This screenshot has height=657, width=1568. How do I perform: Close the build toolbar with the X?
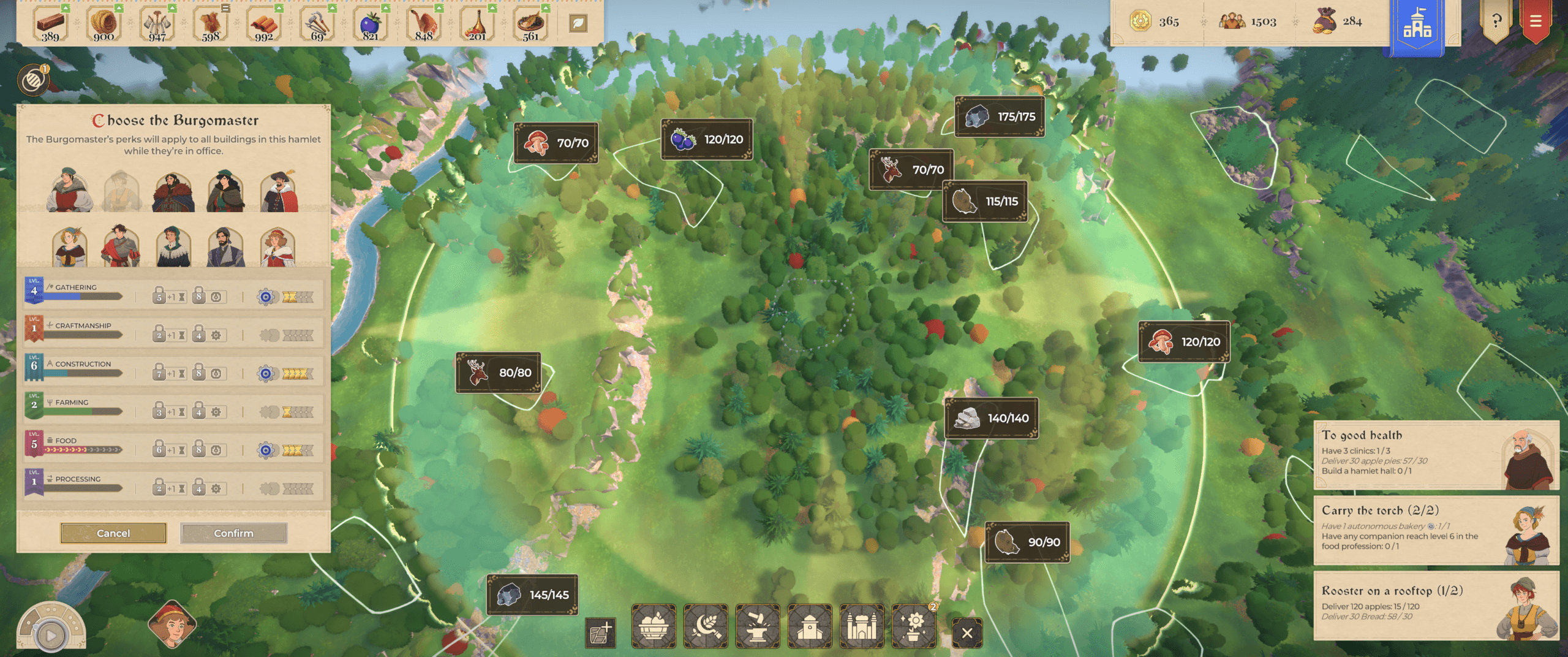pyautogui.click(x=967, y=632)
